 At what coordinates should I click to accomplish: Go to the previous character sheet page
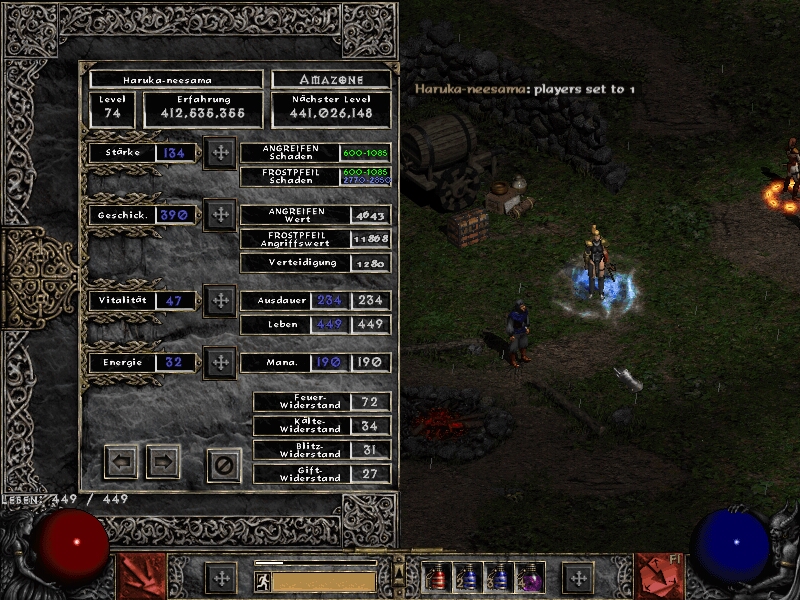(x=121, y=462)
